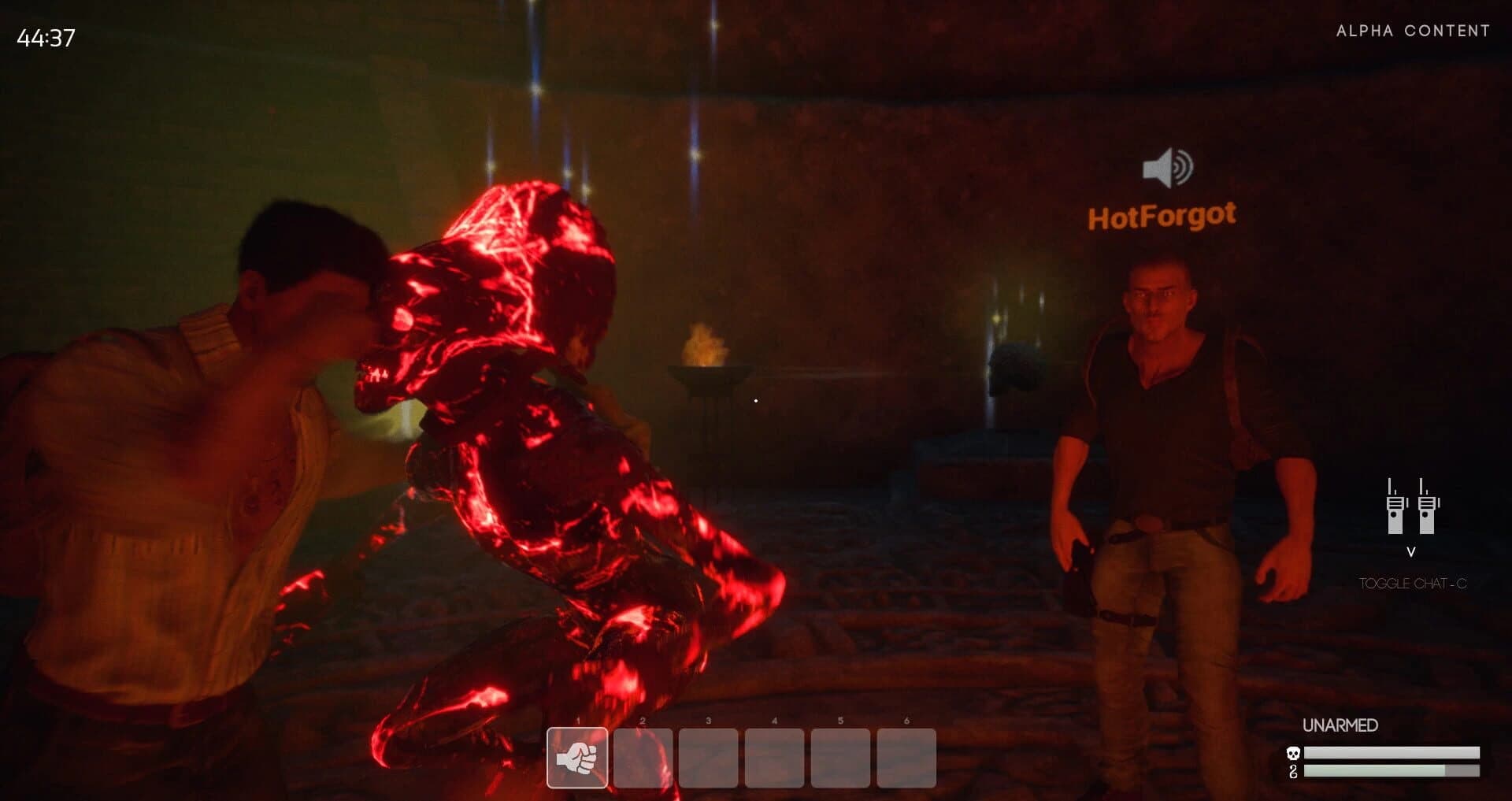Click the HotForgot player nametag
This screenshot has width=1512, height=801.
coord(1163,214)
